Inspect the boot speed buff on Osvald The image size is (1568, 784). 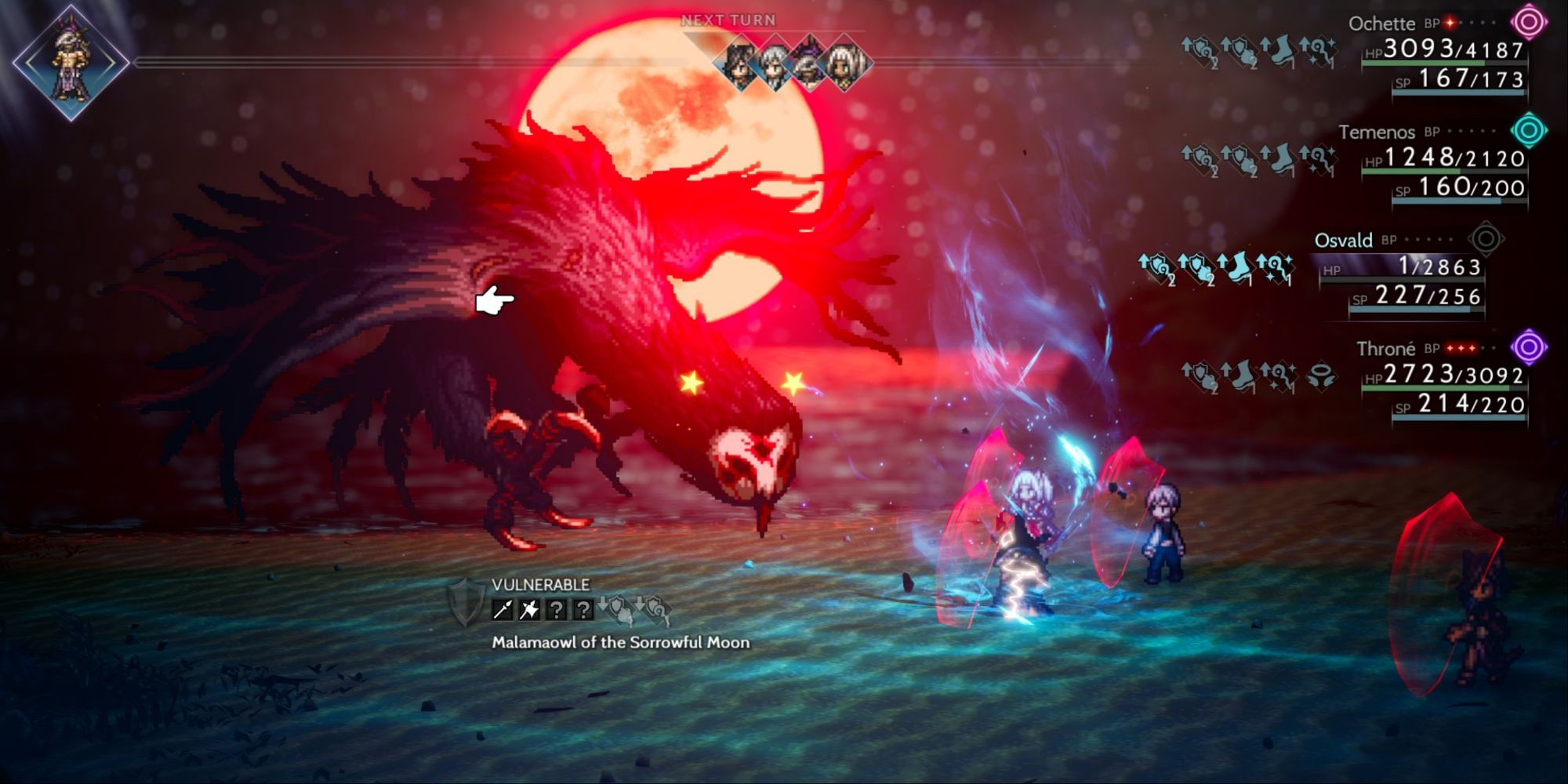(1240, 267)
